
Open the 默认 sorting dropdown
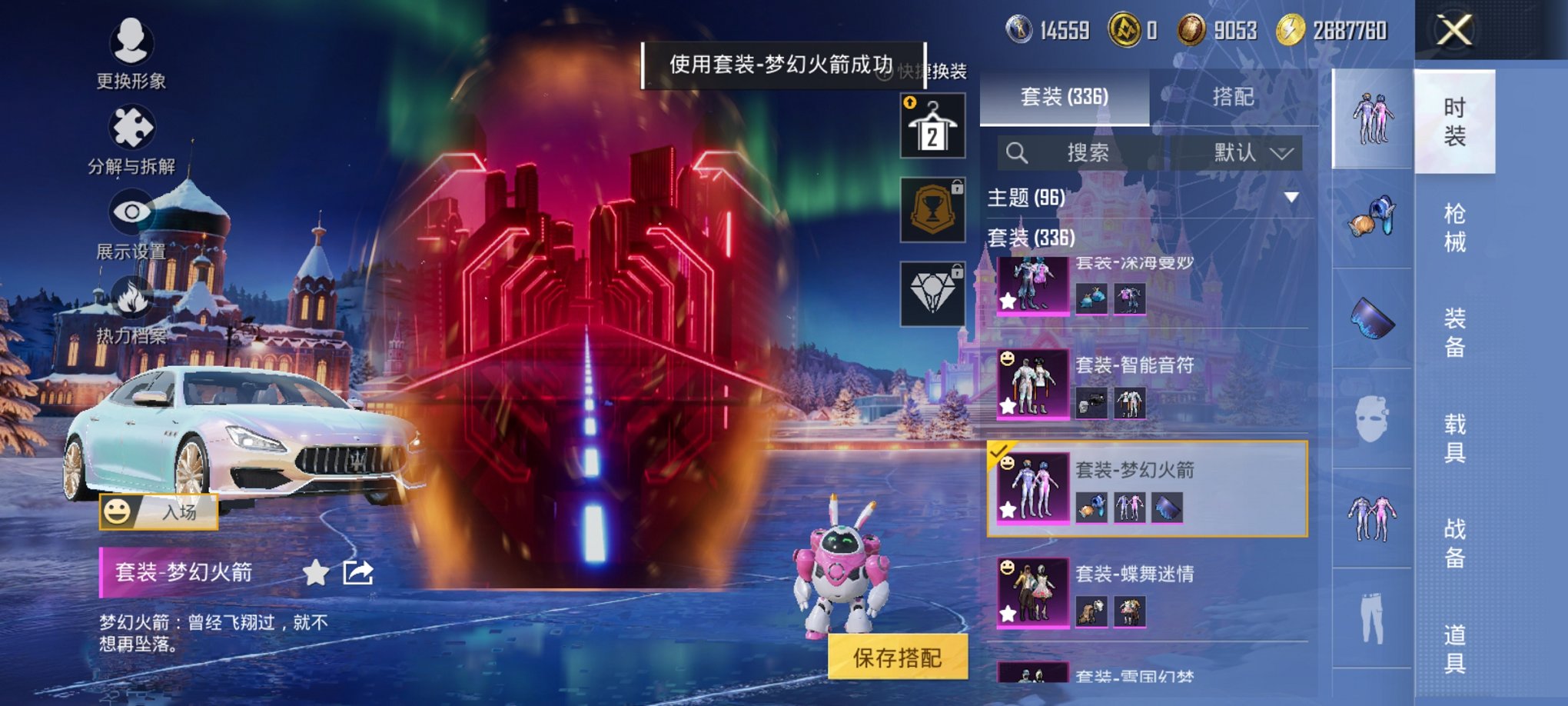(x=1245, y=153)
